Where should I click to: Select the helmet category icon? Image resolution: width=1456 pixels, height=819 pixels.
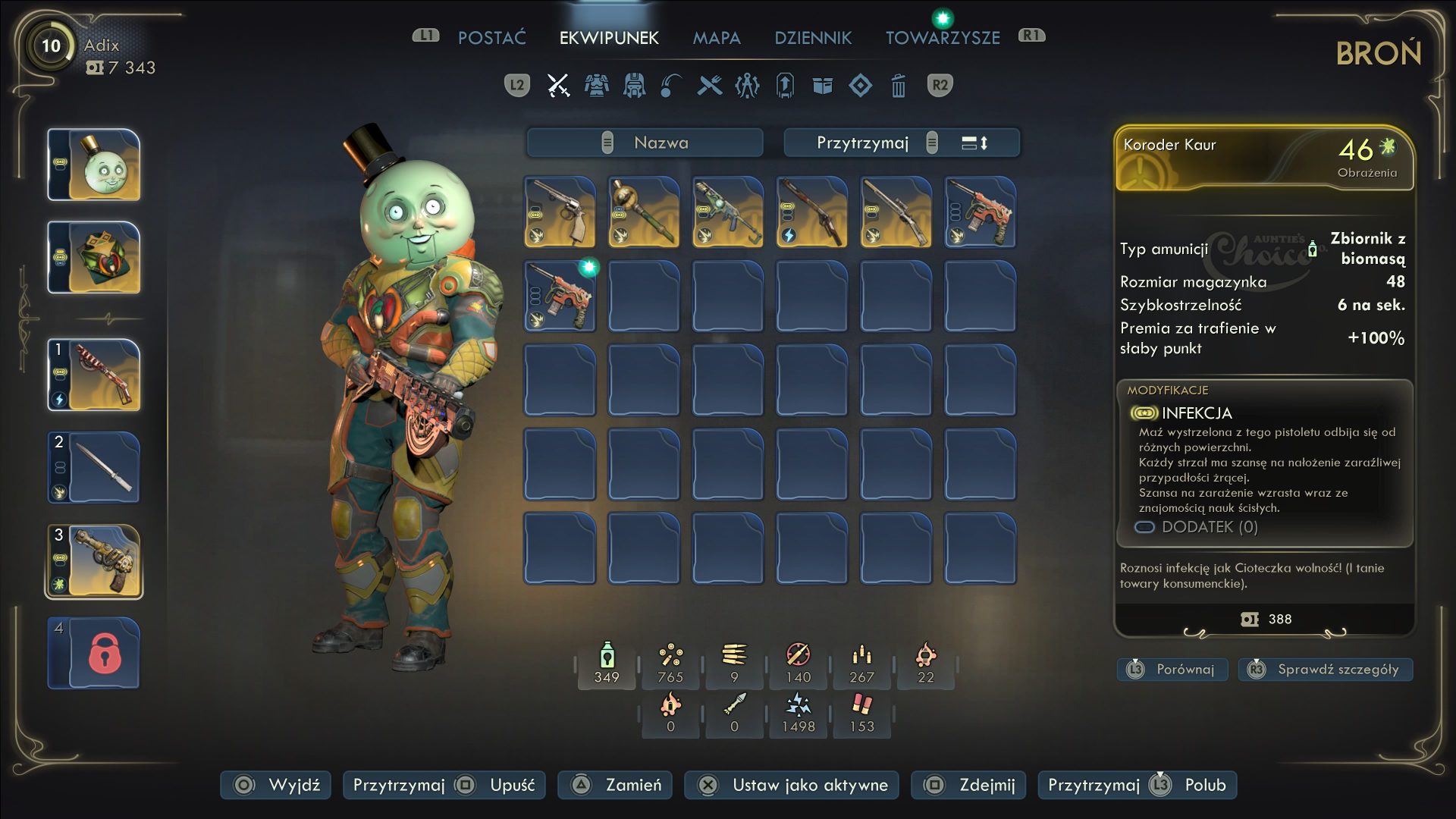(x=634, y=86)
